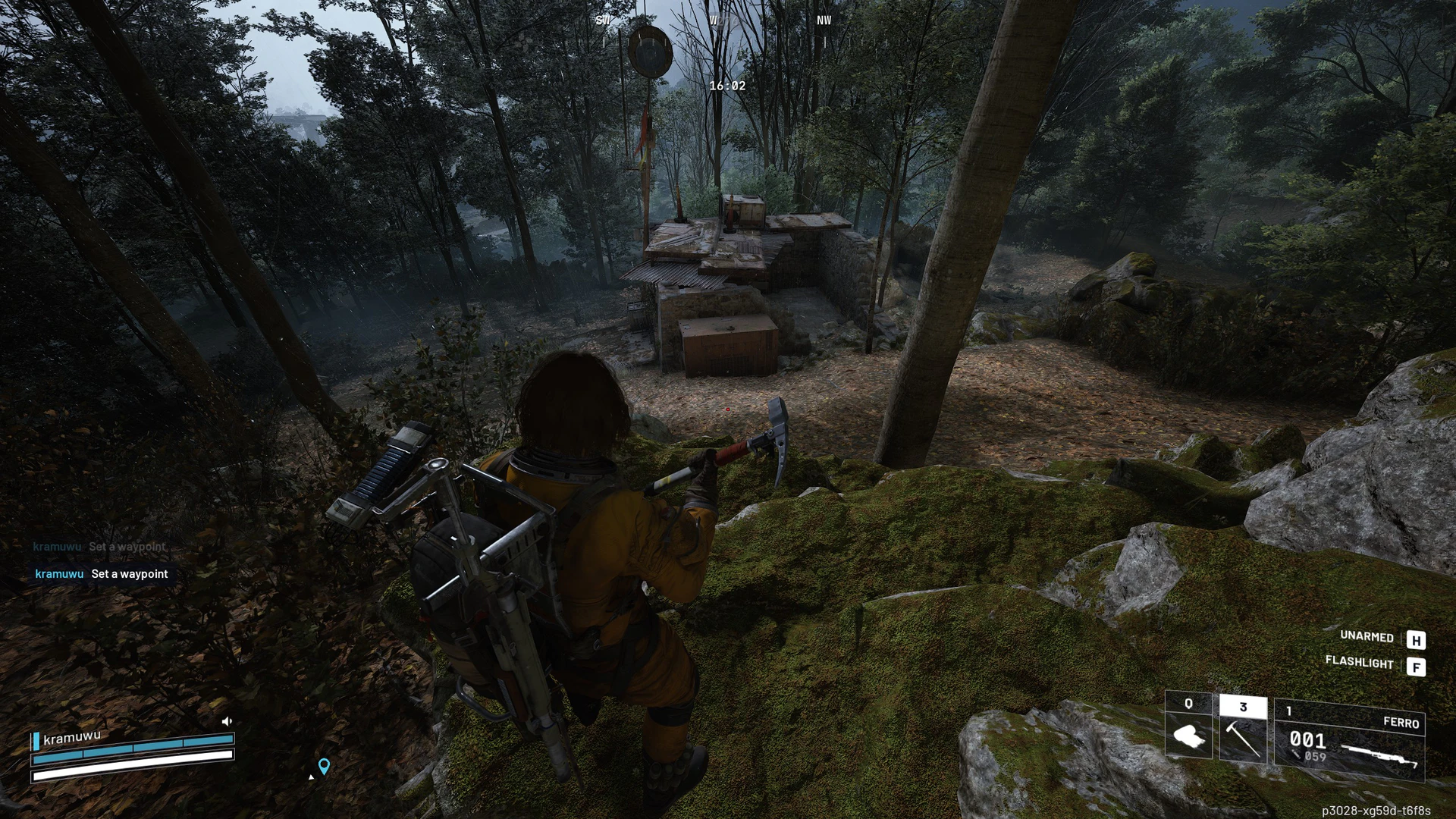
Task: Choose the bandage quick-use slot
Action: [x=1188, y=726]
